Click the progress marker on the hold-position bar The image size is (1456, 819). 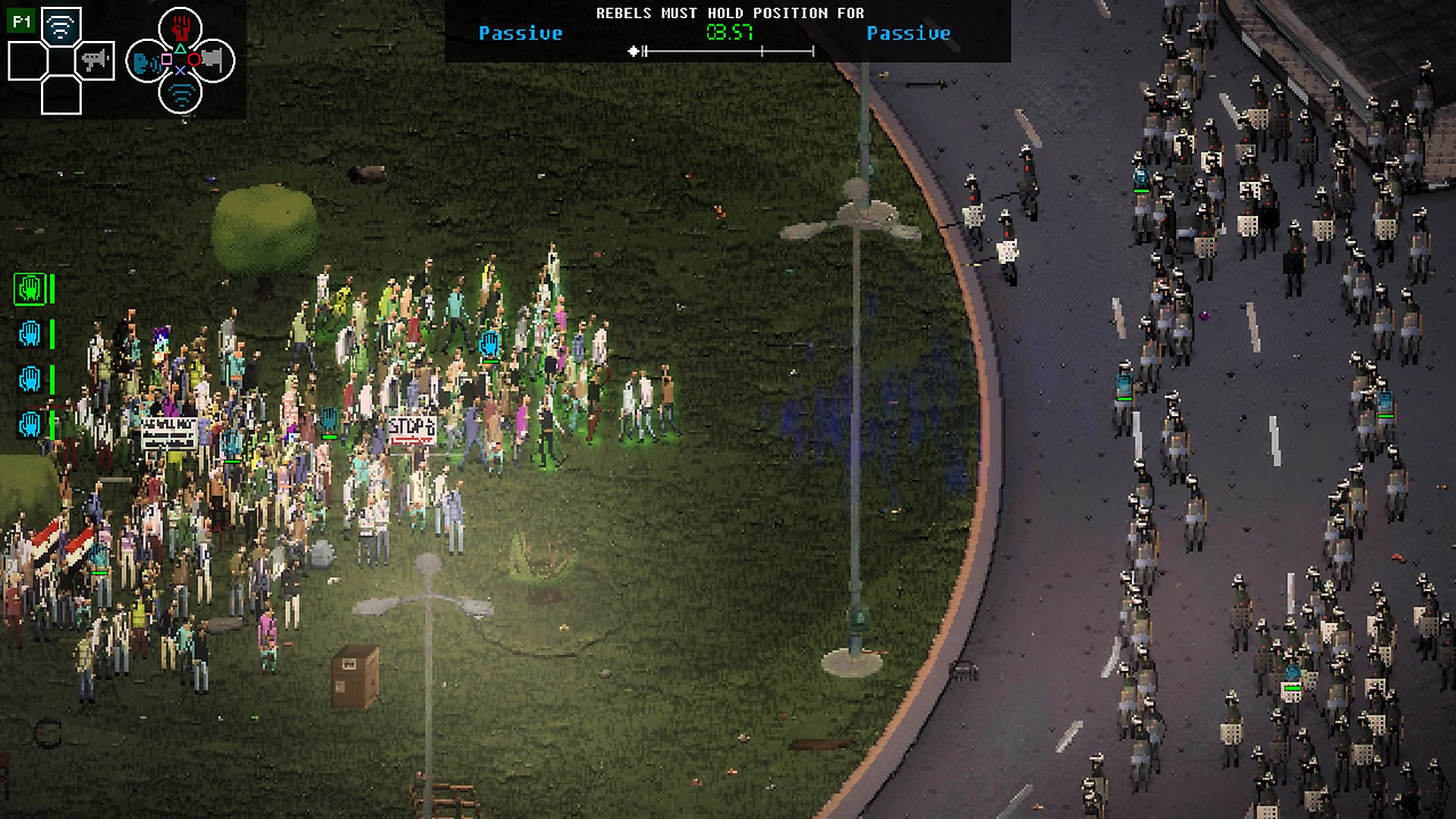pos(635,51)
